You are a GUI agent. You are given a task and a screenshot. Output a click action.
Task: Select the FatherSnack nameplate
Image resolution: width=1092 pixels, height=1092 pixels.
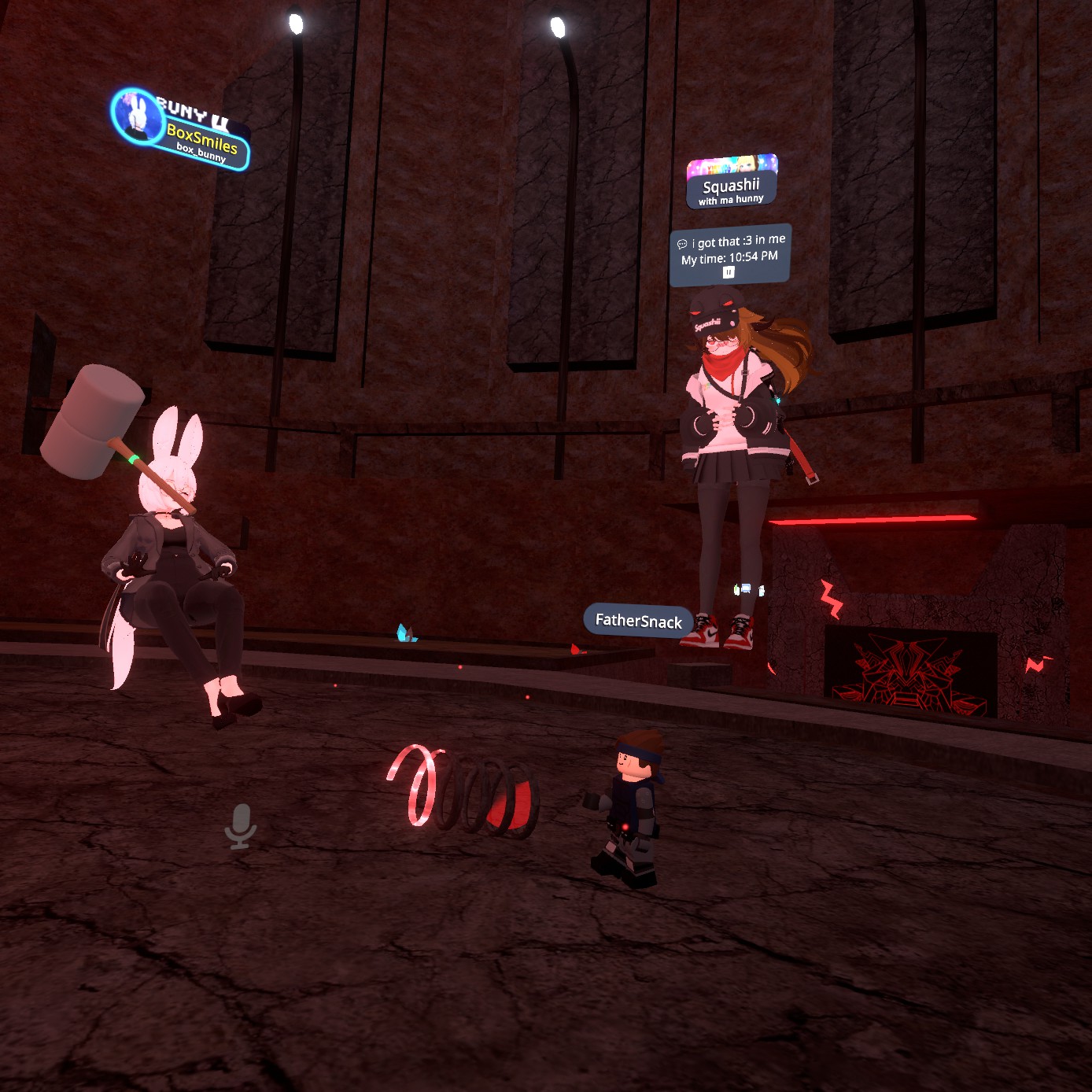(638, 621)
